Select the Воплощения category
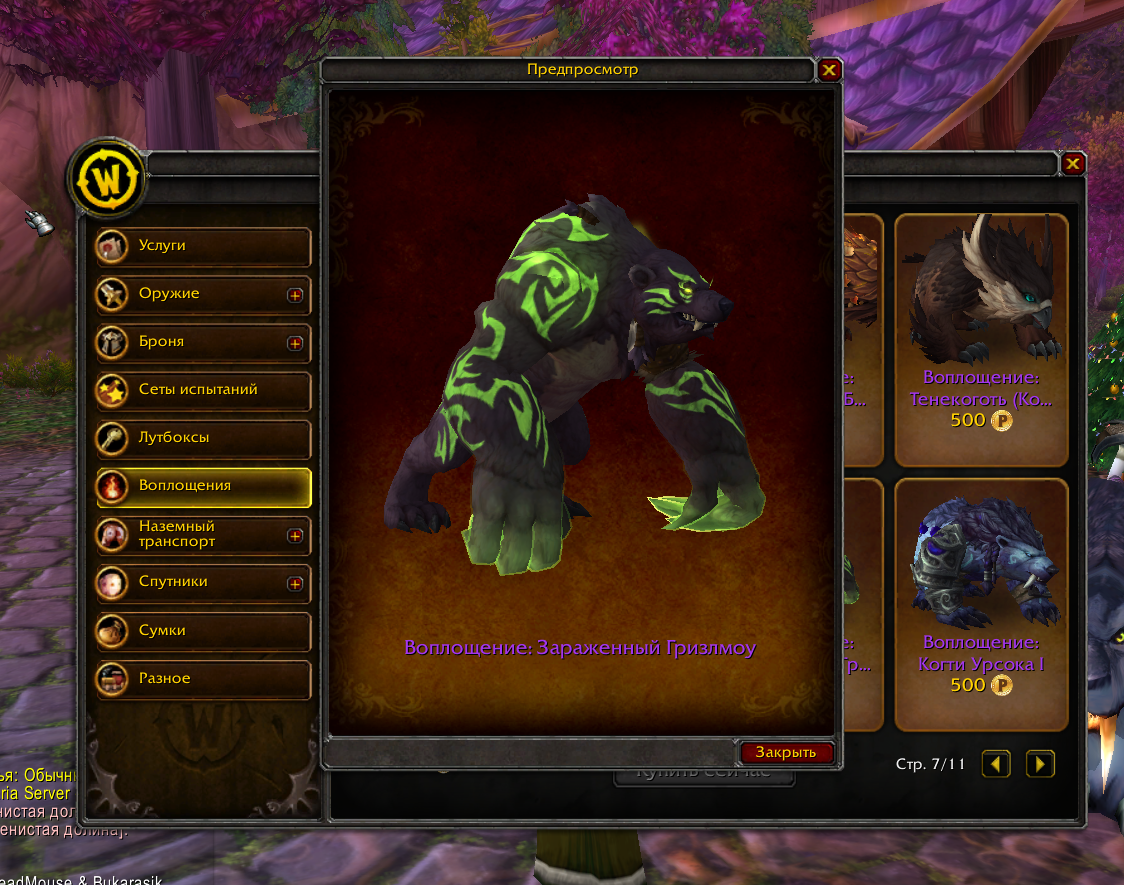1124x885 pixels. coord(203,486)
